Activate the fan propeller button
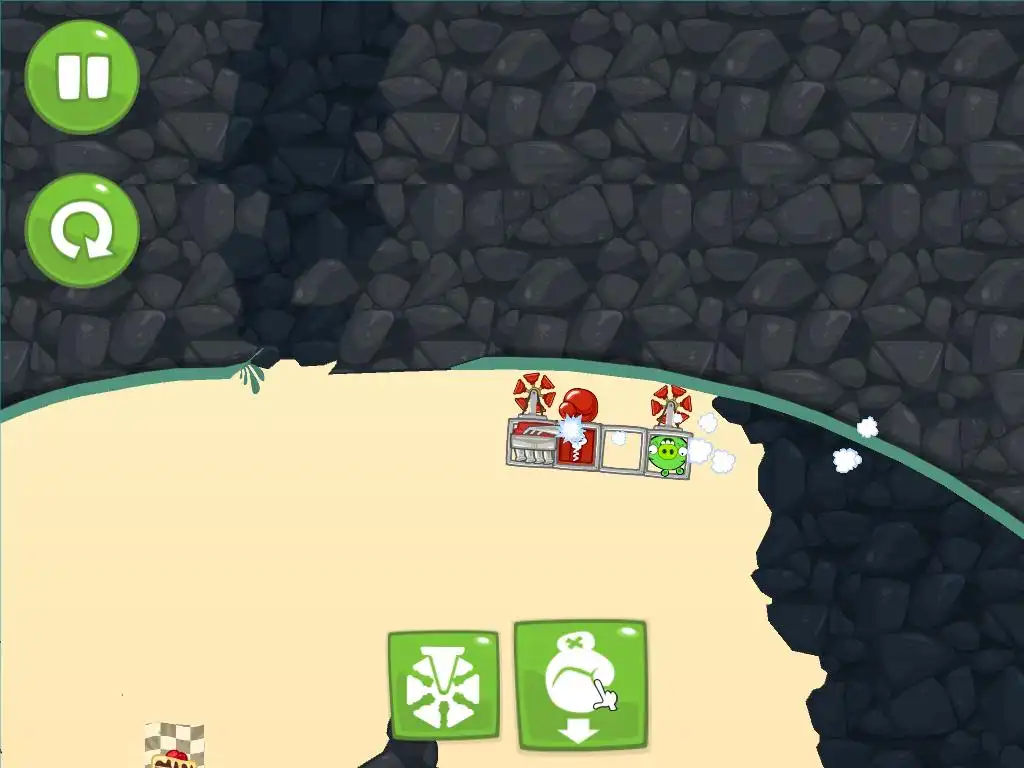This screenshot has width=1024, height=768. click(x=443, y=686)
